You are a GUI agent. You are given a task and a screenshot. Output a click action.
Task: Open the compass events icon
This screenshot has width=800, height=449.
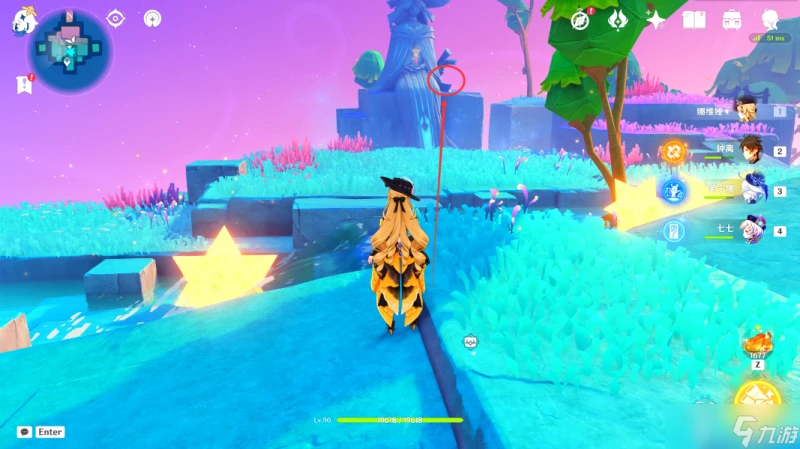click(579, 19)
